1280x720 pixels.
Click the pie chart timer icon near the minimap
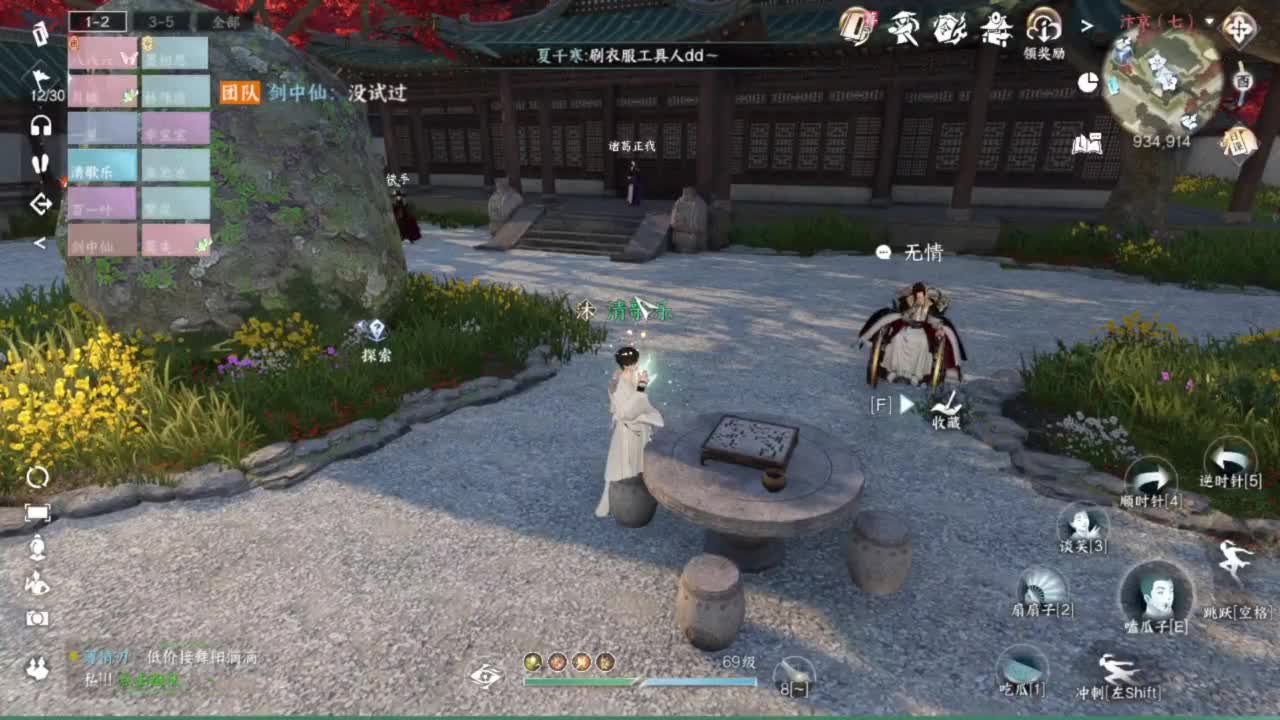coord(1087,81)
